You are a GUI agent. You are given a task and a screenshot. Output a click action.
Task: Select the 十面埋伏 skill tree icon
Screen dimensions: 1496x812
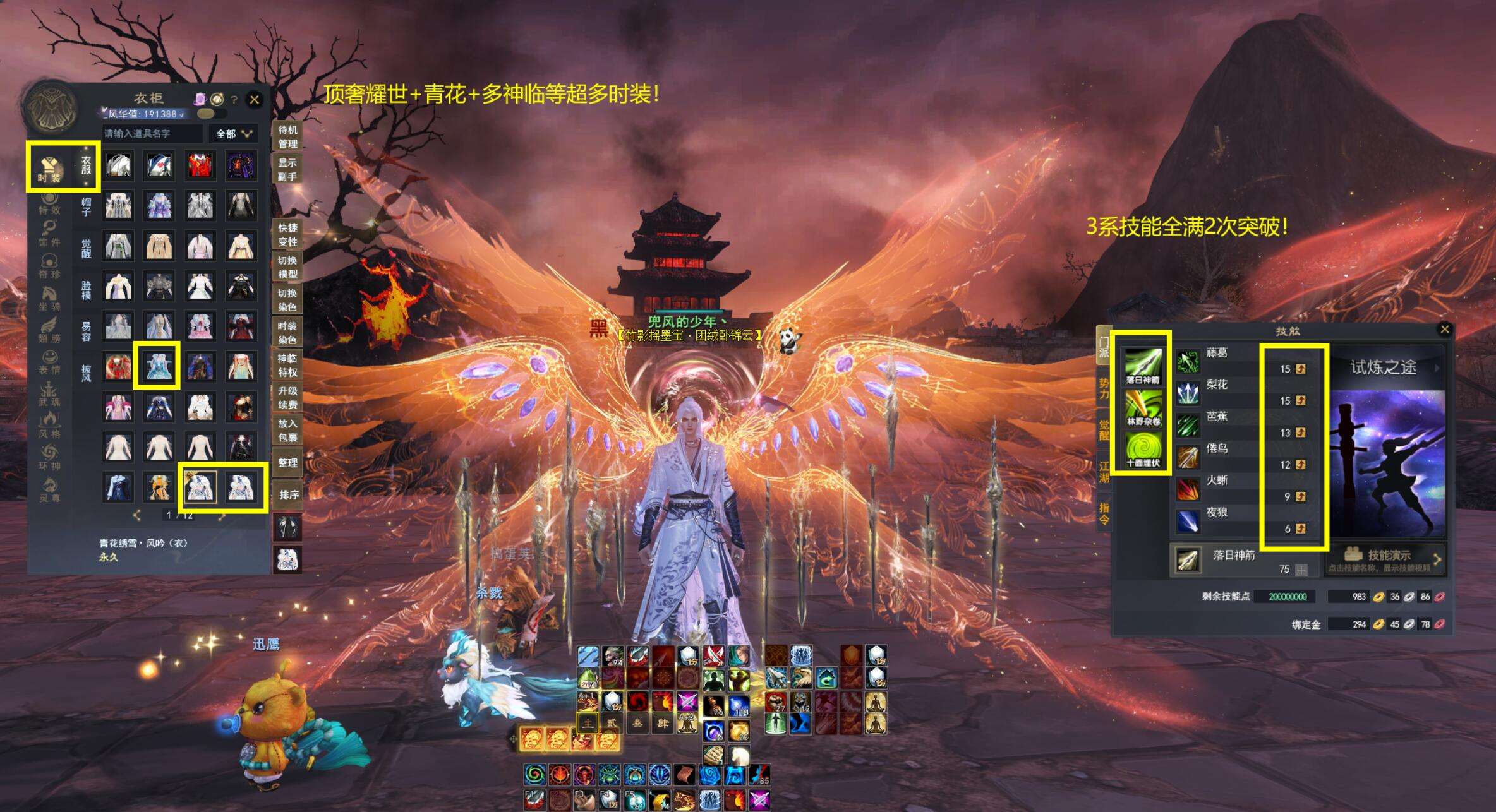click(x=1143, y=449)
